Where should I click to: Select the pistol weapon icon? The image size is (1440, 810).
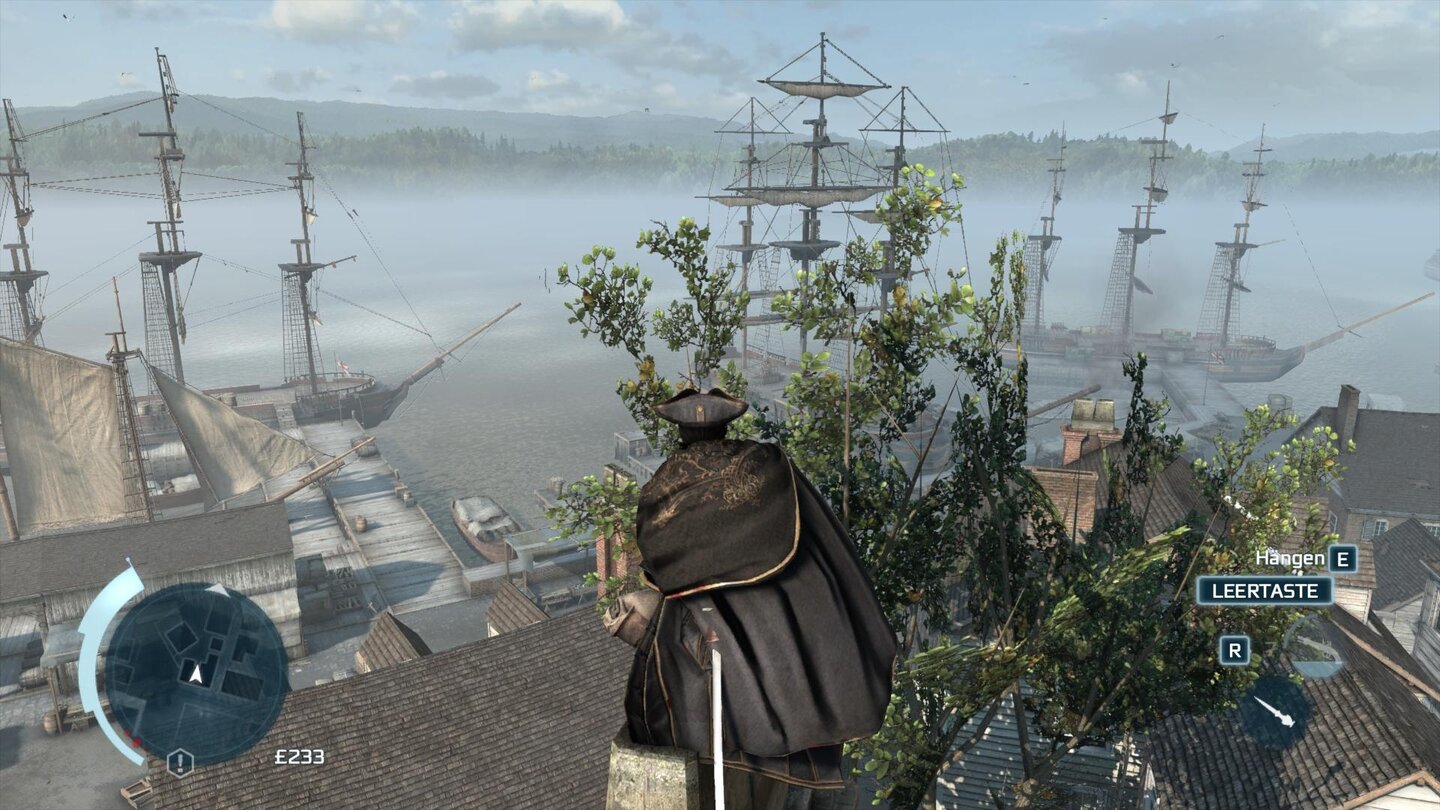coord(1318,647)
